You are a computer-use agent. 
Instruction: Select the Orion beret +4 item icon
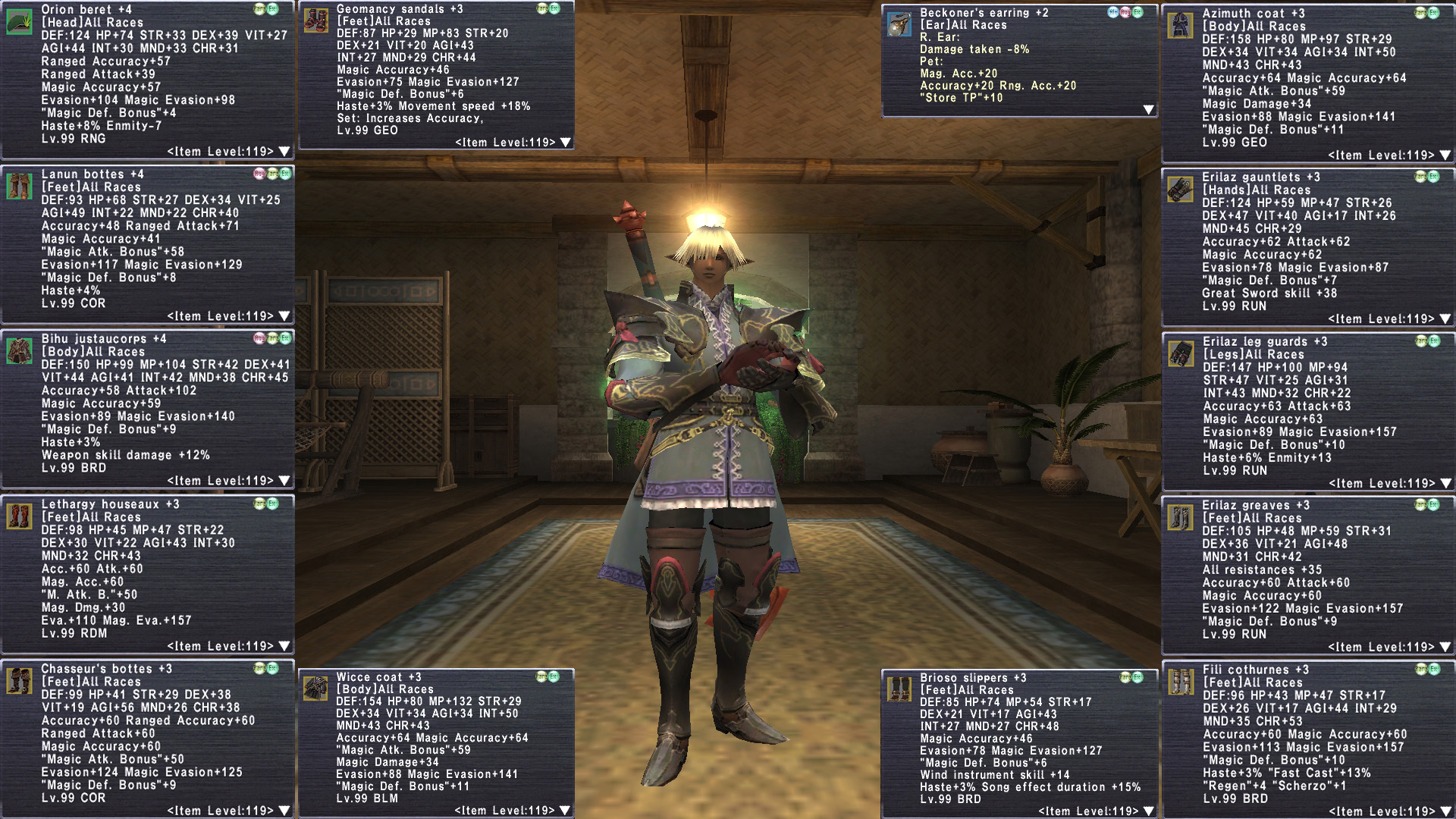19,20
